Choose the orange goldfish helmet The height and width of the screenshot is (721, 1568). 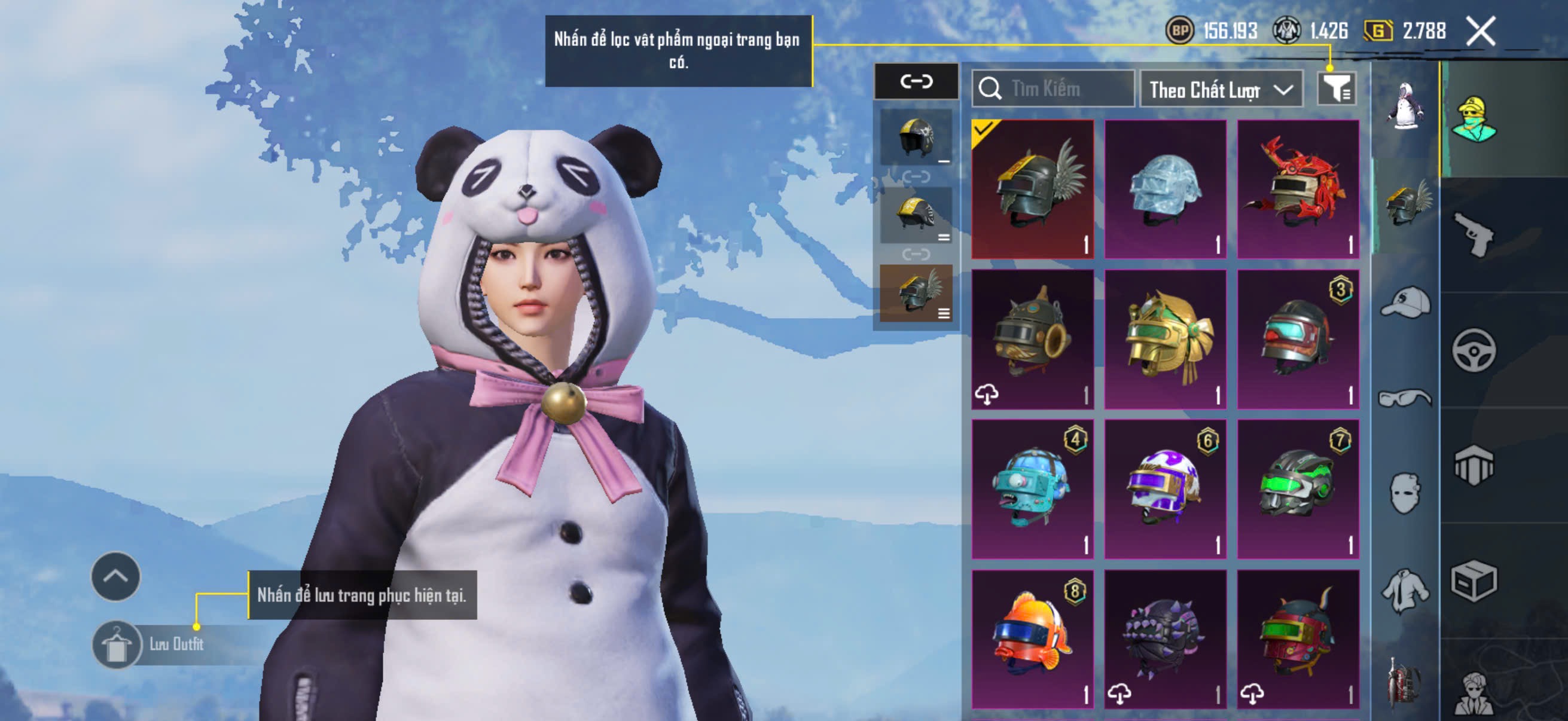coord(1032,639)
